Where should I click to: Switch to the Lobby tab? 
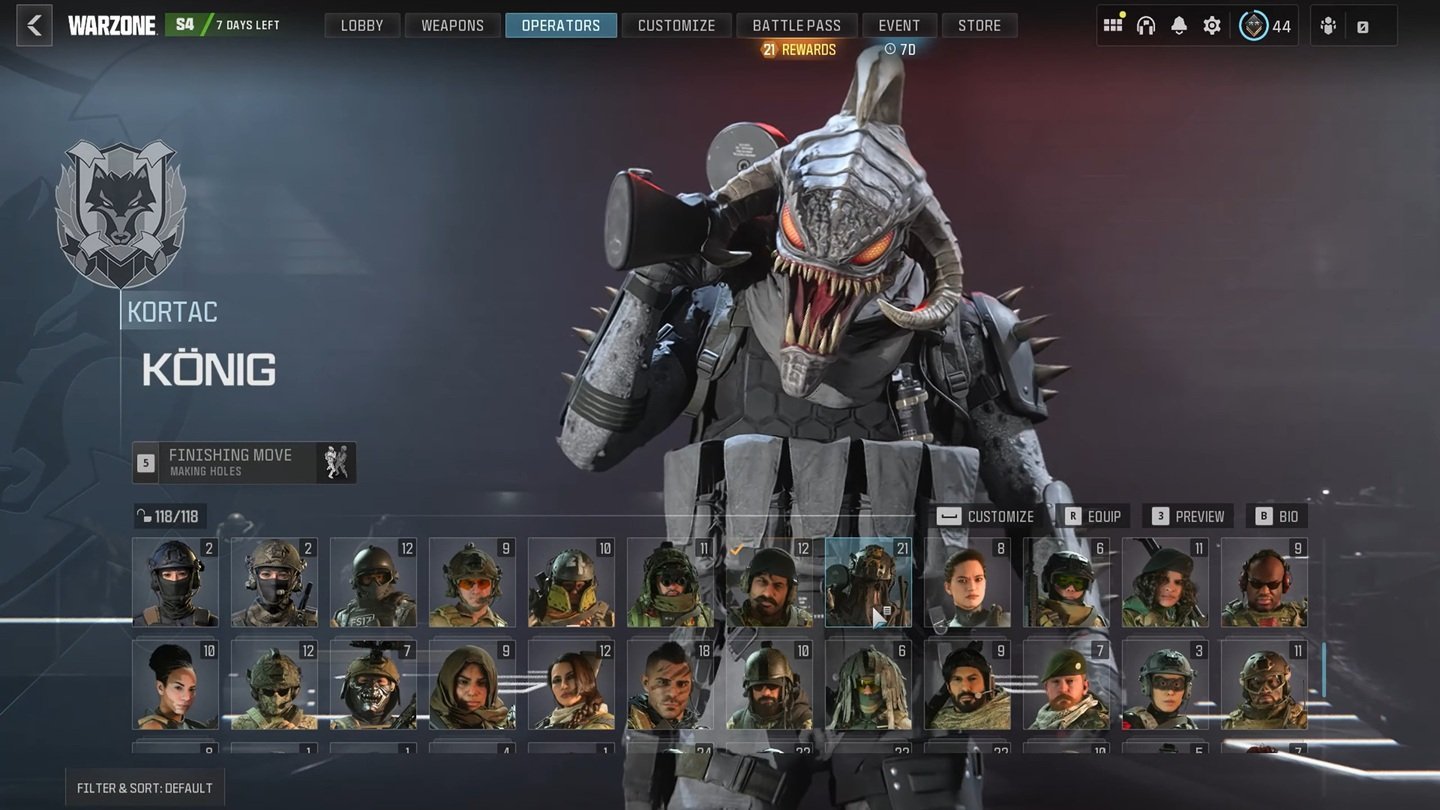pyautogui.click(x=362, y=26)
